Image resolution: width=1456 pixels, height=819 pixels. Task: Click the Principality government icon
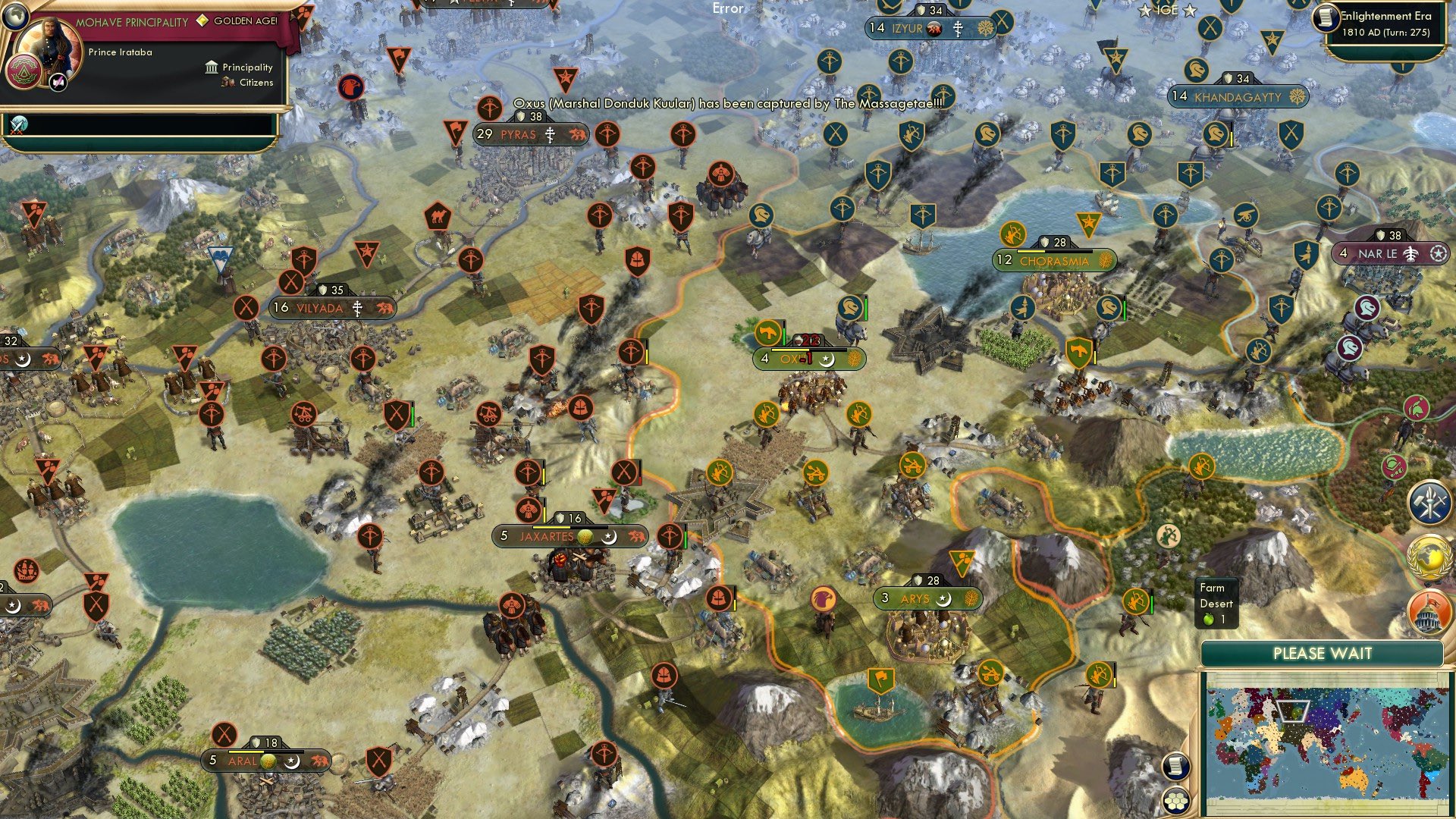click(210, 67)
